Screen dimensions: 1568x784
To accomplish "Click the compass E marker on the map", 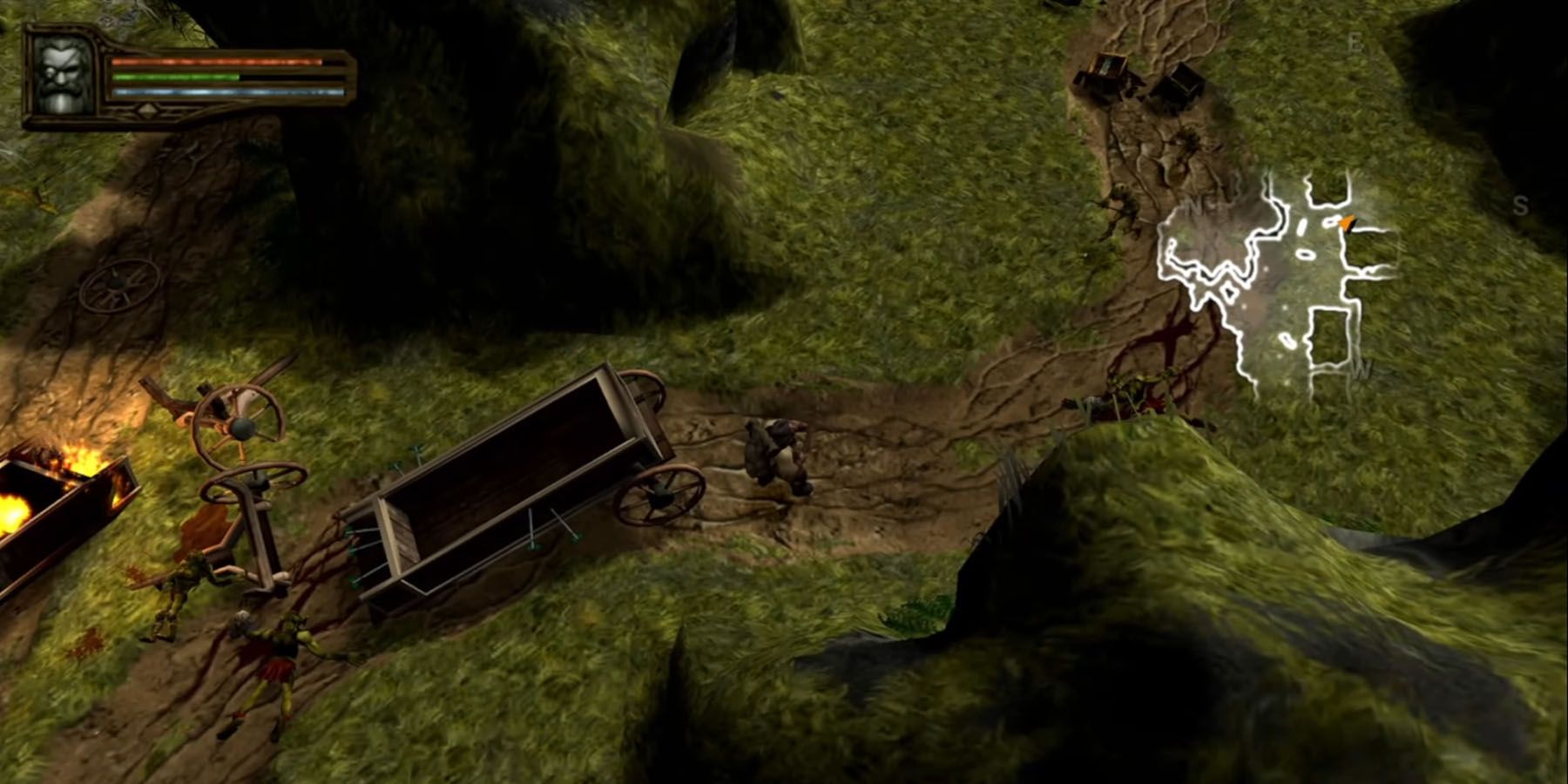I will [x=1356, y=41].
